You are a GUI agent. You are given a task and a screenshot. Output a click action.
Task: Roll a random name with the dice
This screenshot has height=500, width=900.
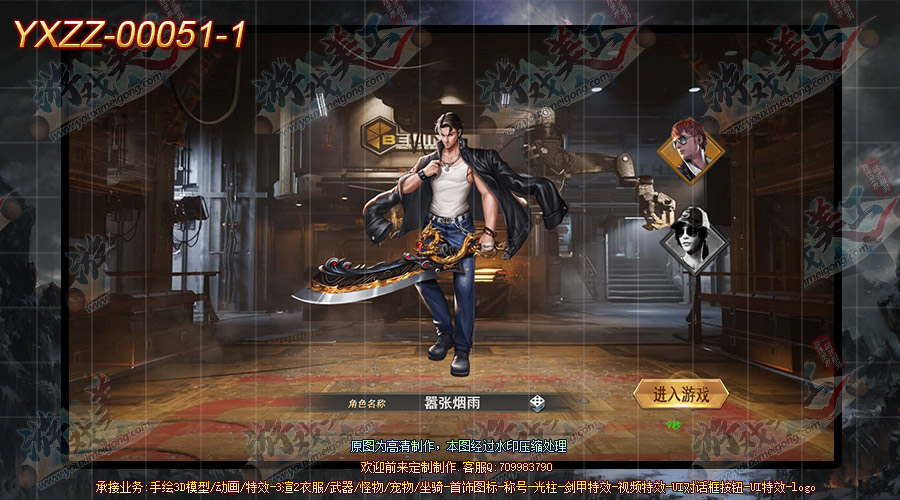coord(537,403)
